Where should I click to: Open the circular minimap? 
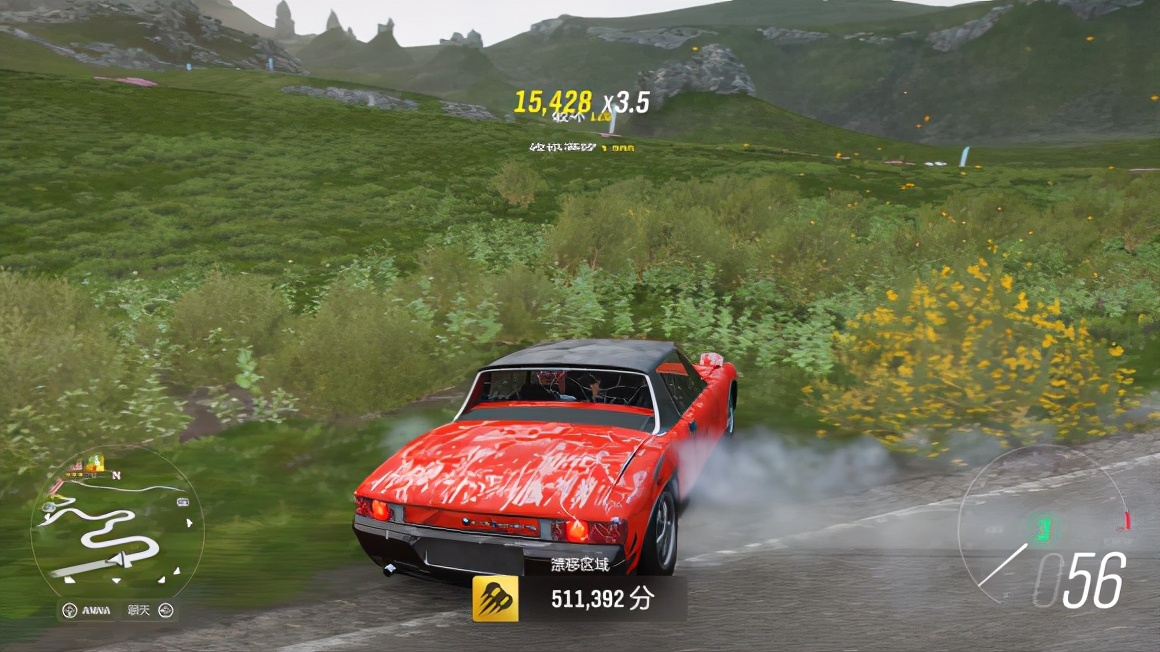click(x=116, y=527)
